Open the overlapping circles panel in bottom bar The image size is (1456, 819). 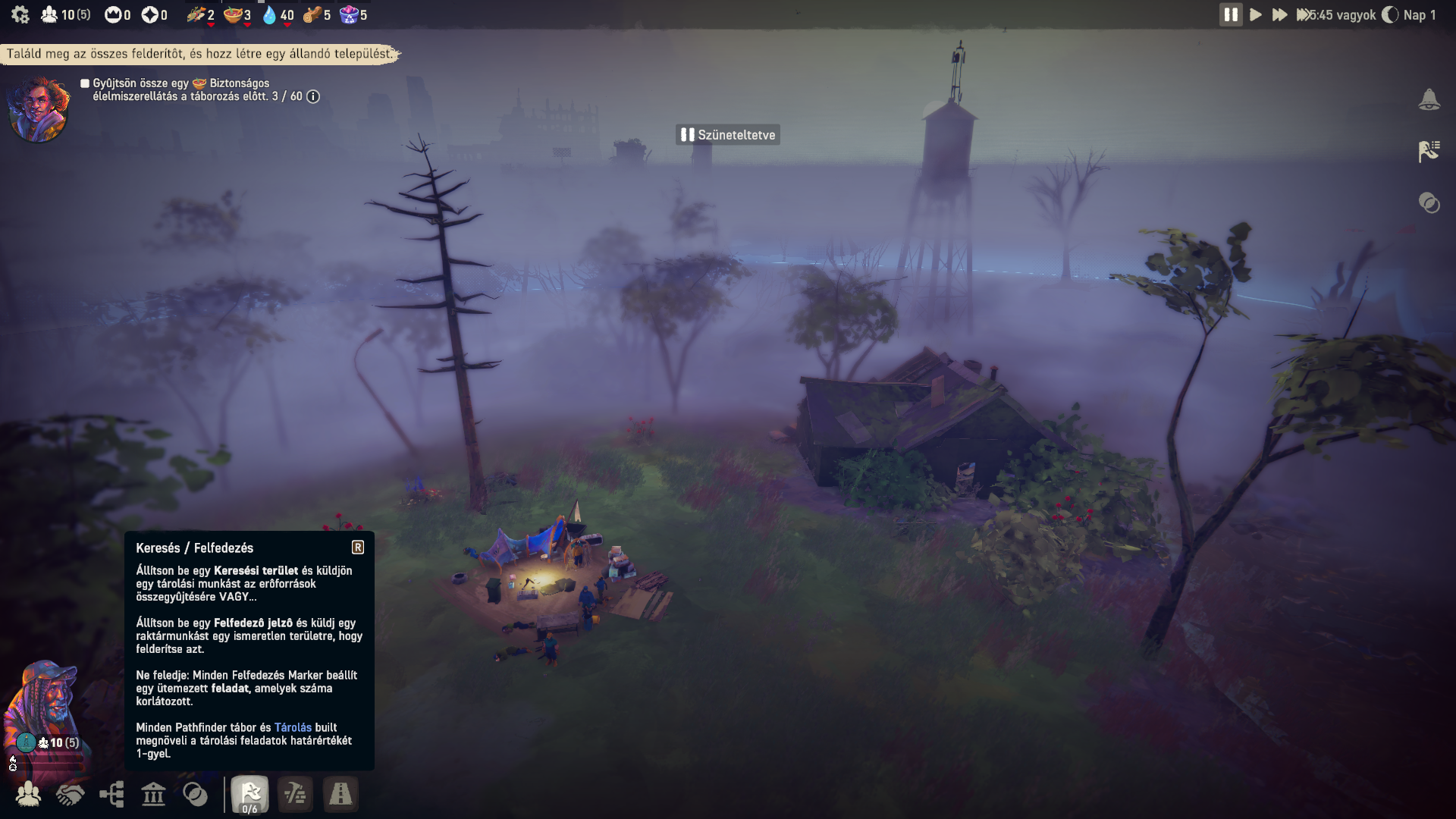pyautogui.click(x=195, y=794)
